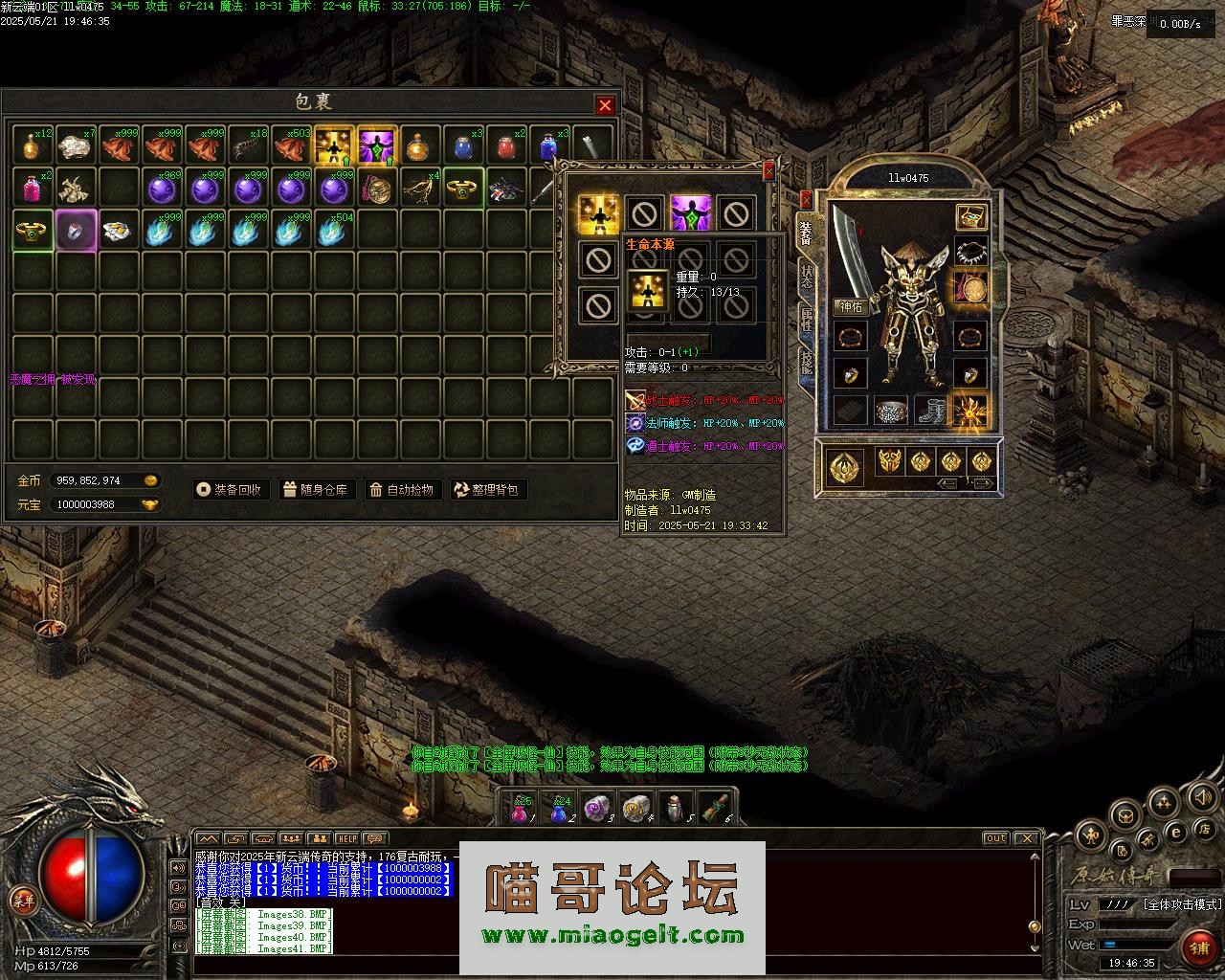This screenshot has height=980, width=1225.
Task: Select the equipped spiked necklace slot
Action: point(971,252)
